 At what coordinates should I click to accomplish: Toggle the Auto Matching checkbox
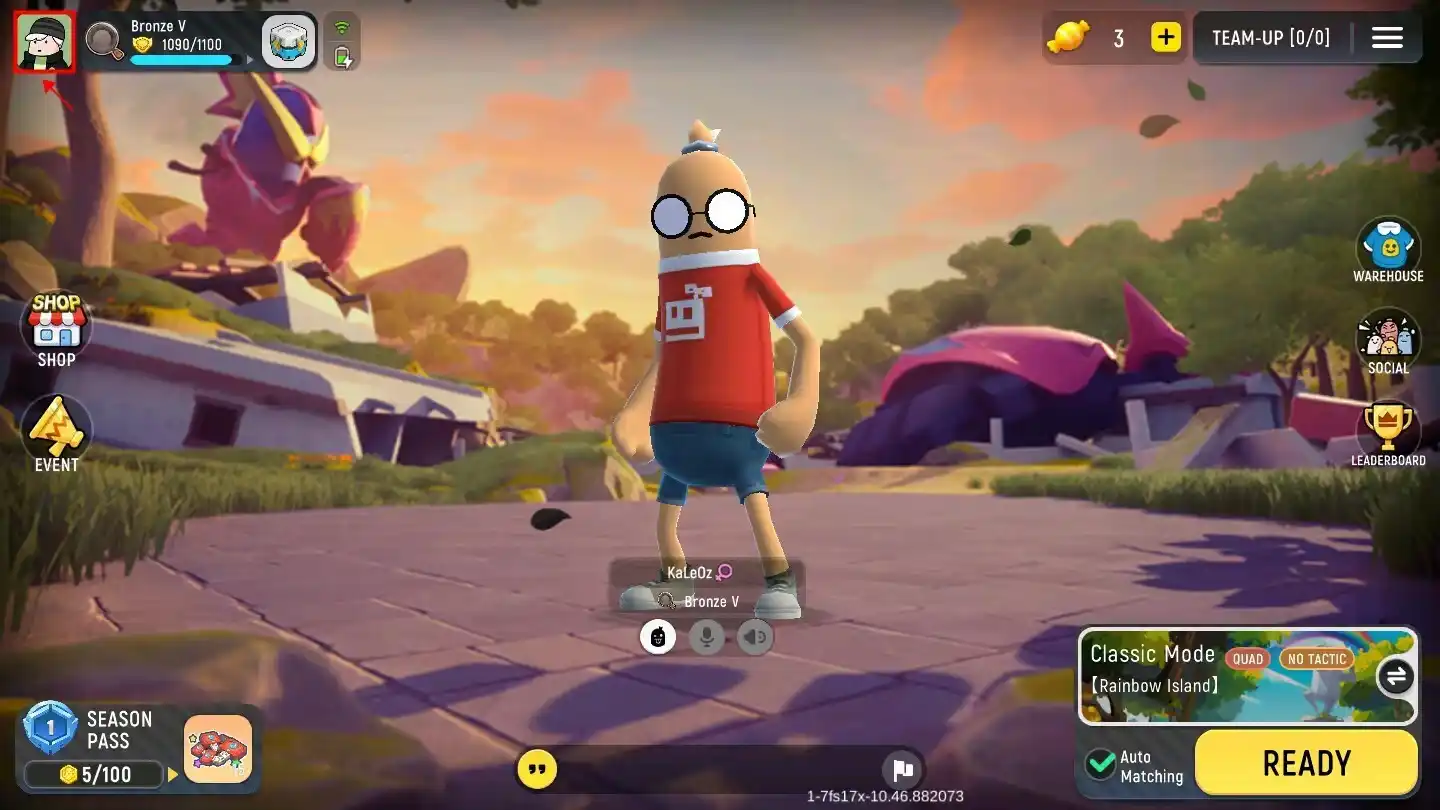(1101, 764)
